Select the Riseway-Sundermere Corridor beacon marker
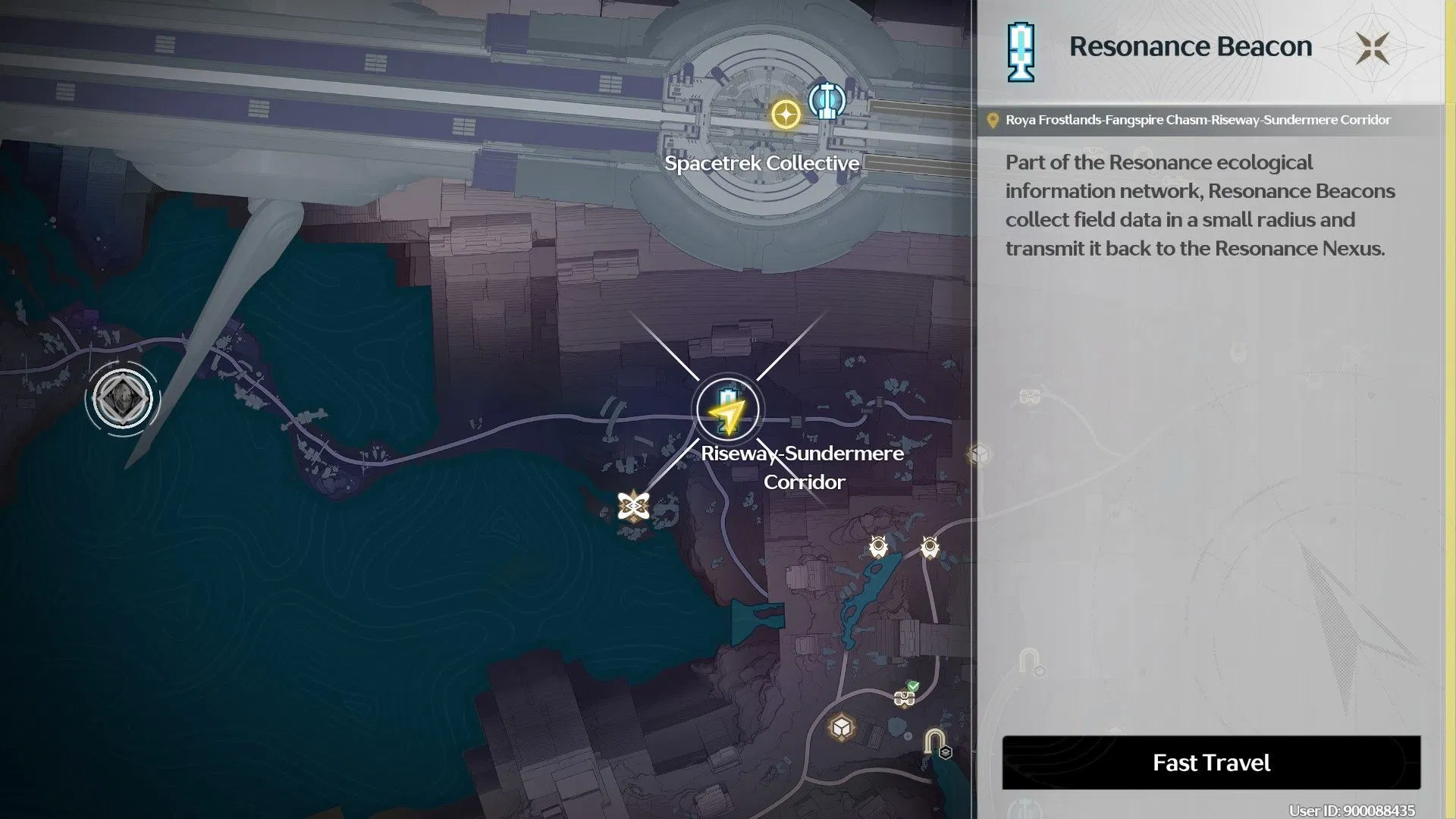This screenshot has height=819, width=1456. pyautogui.click(x=728, y=410)
